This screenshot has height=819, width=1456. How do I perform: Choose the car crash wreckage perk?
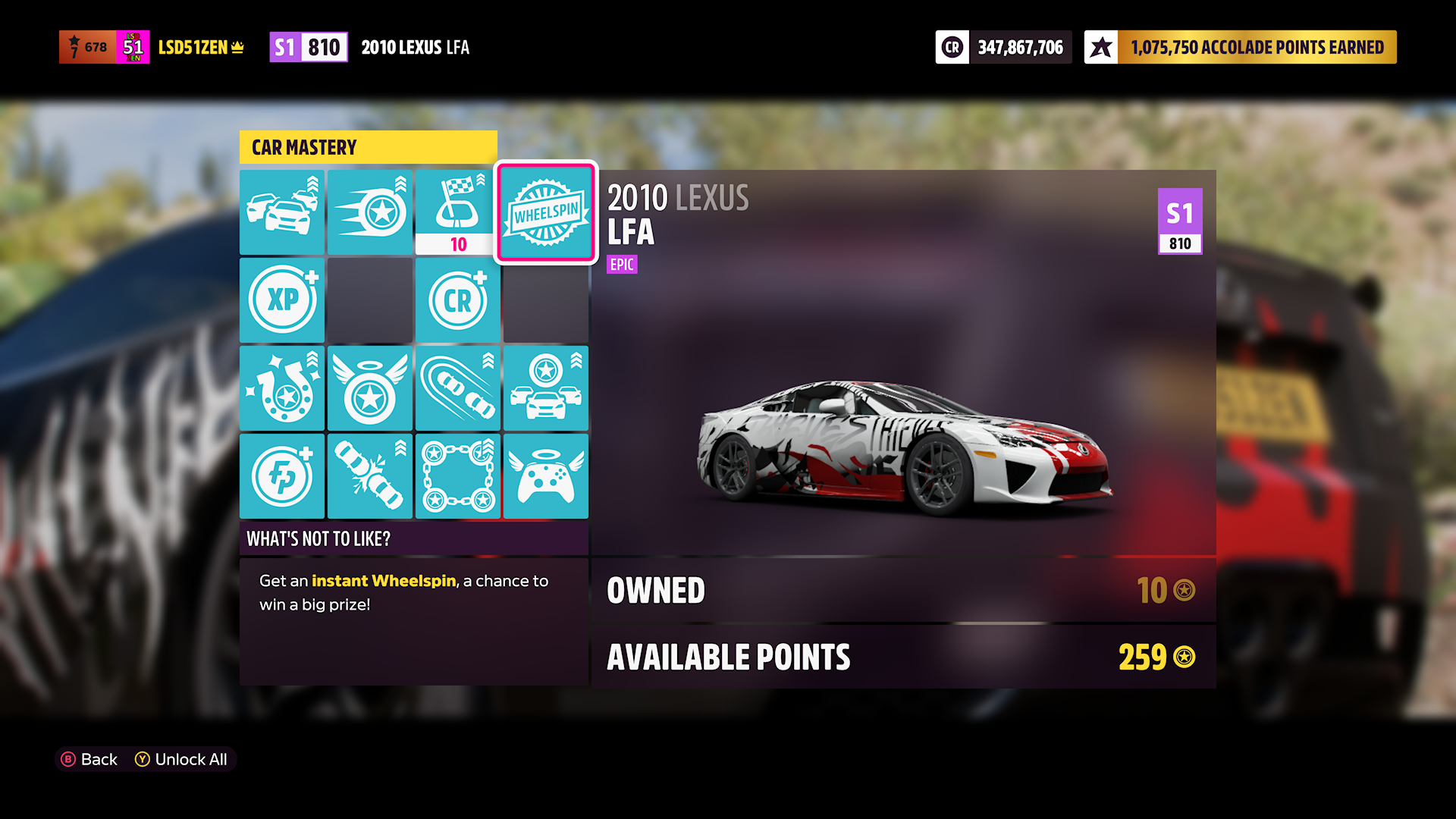click(x=370, y=476)
